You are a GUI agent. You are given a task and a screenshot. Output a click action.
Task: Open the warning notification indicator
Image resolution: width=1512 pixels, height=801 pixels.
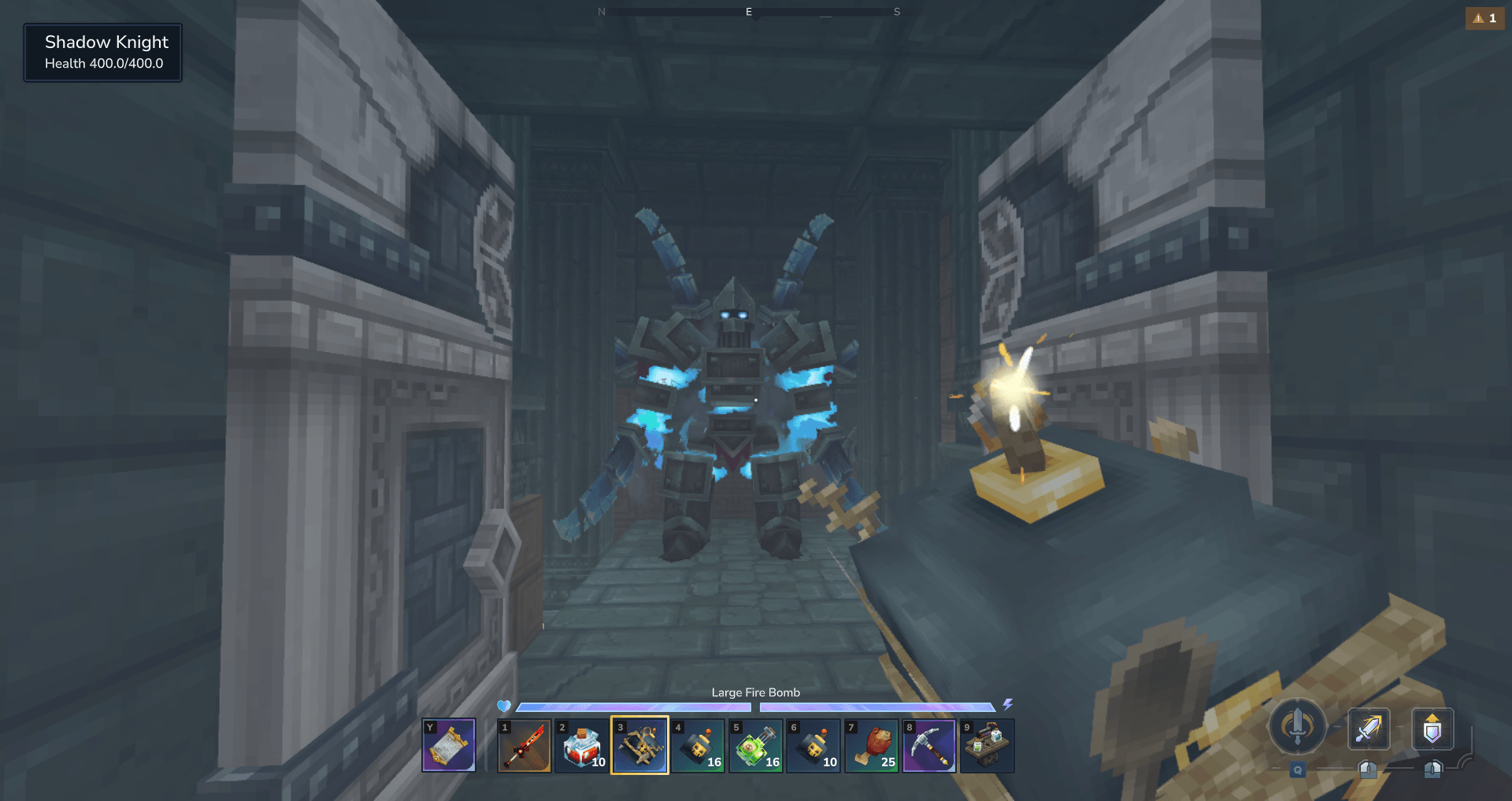click(1484, 18)
